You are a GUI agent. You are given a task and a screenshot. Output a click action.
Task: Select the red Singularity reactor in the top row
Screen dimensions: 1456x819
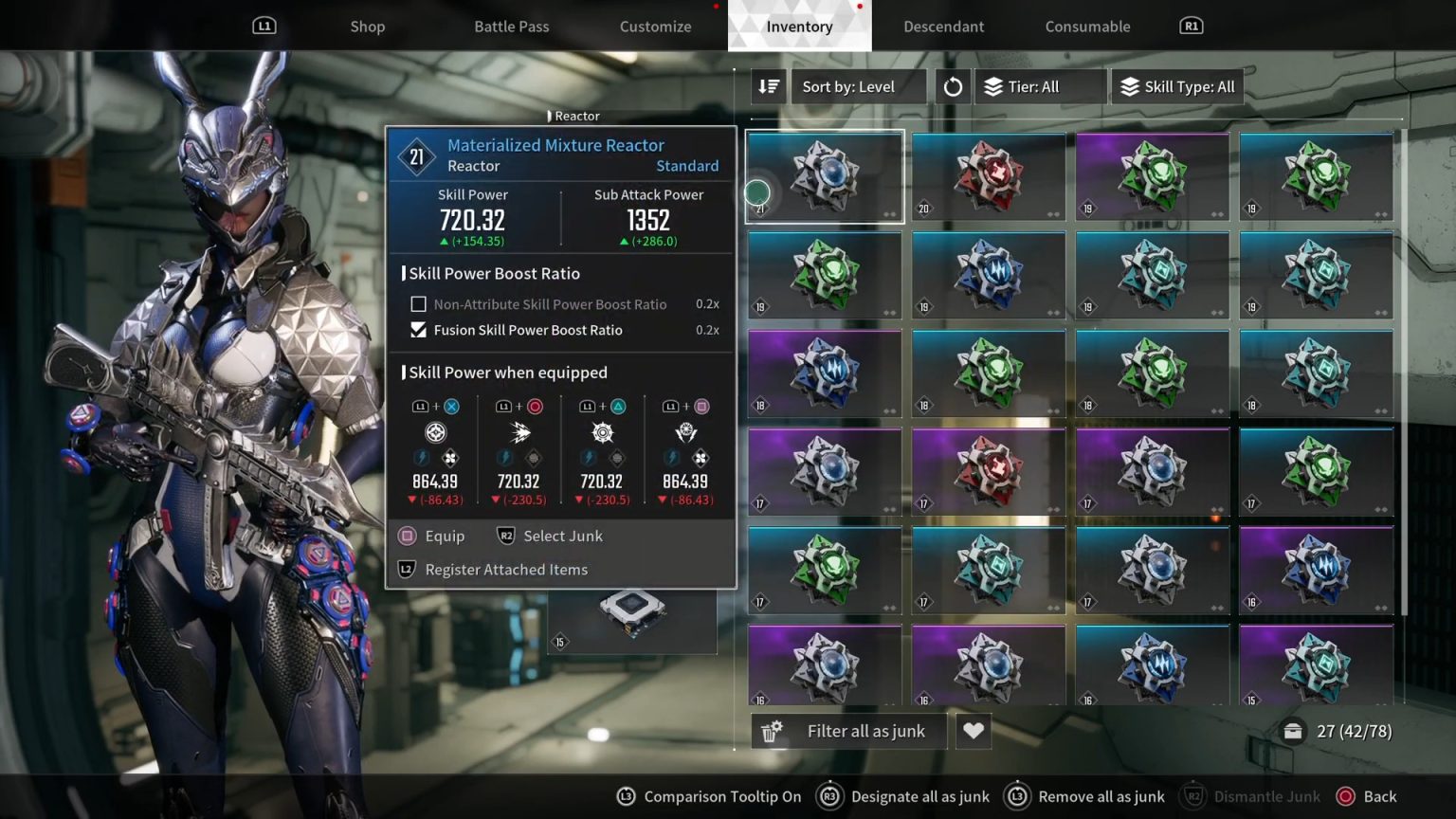click(x=988, y=176)
